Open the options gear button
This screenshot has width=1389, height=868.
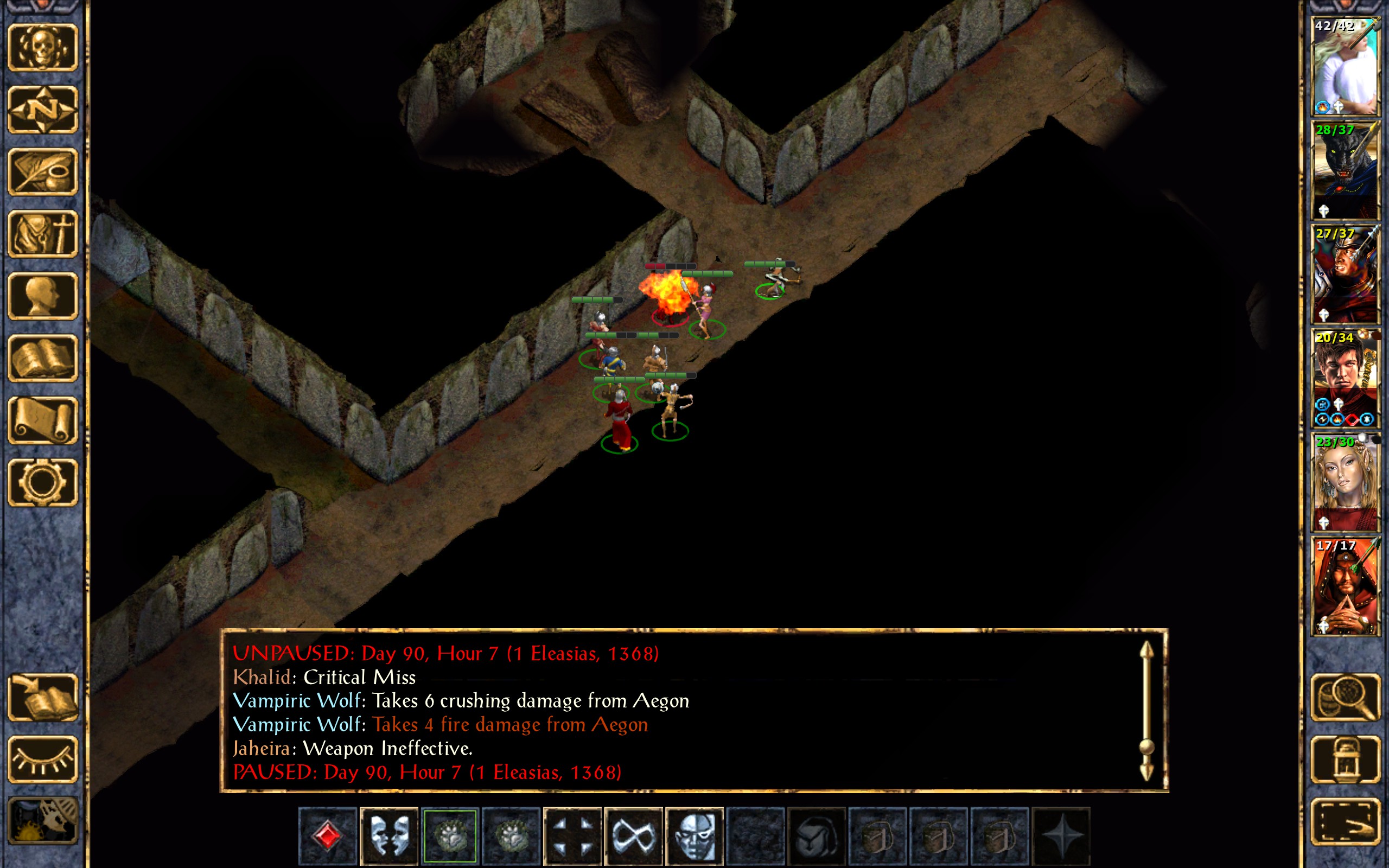(x=42, y=482)
